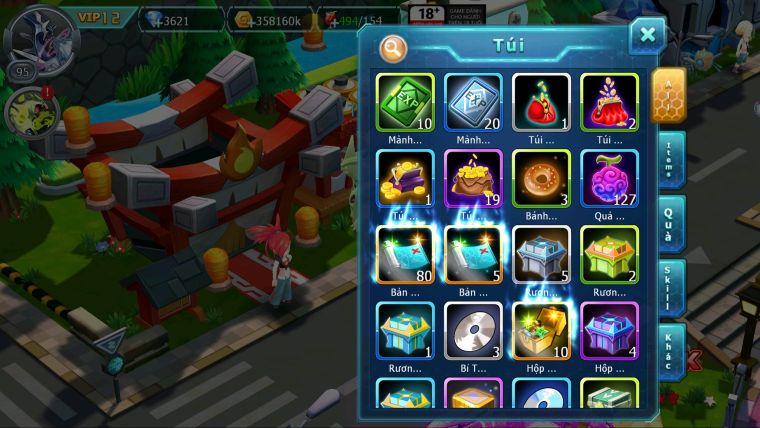This screenshot has height=428, width=760.
Task: Switch to the Quà tab
Action: tap(669, 224)
